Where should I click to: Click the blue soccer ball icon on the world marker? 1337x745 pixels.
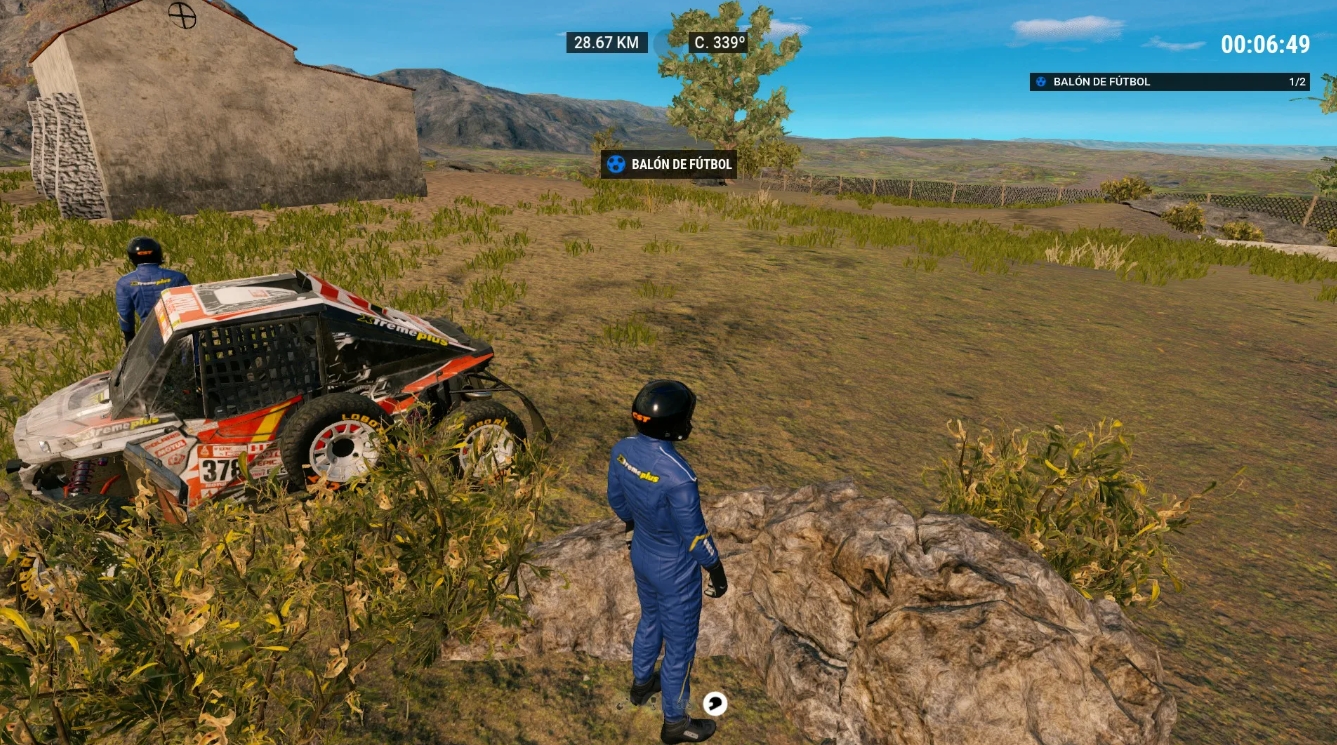(614, 164)
